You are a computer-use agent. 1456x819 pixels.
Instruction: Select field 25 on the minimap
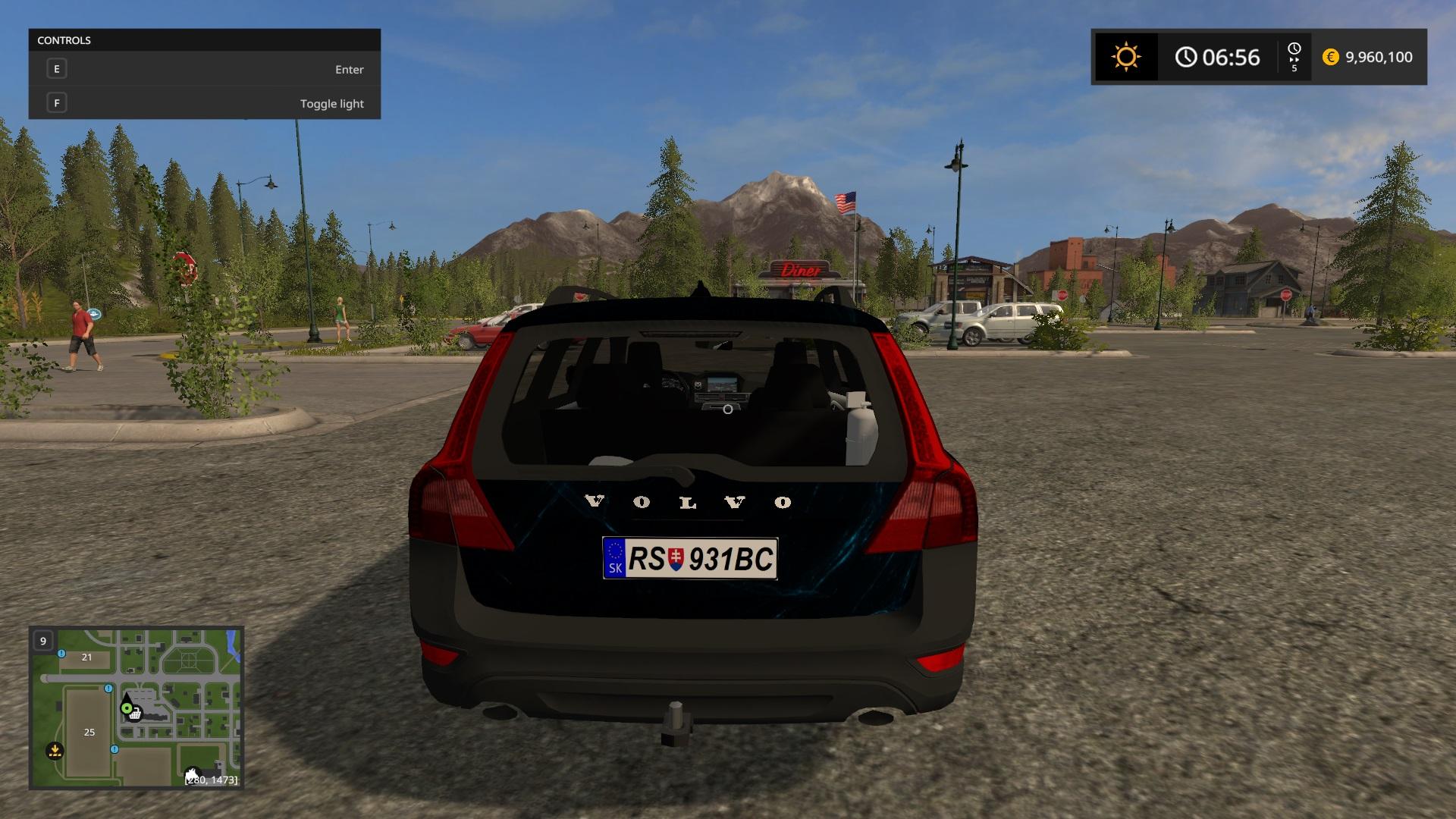(89, 732)
